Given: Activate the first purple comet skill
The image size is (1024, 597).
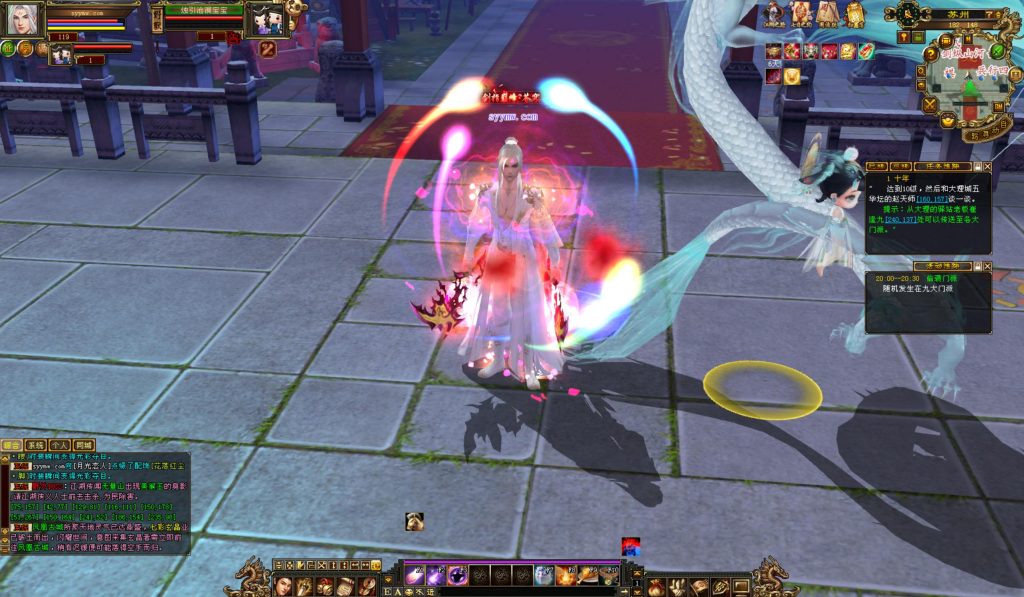Looking at the screenshot, I should [x=414, y=576].
